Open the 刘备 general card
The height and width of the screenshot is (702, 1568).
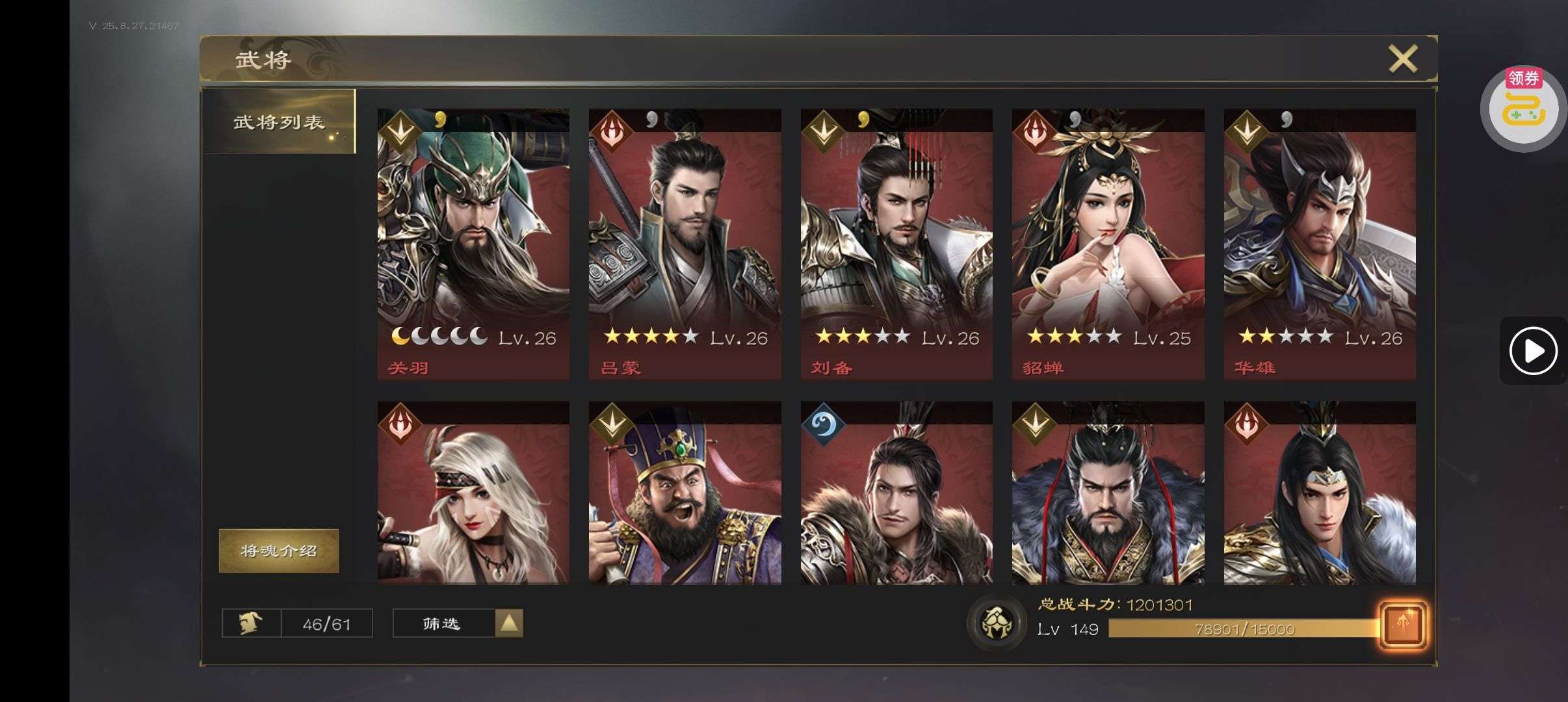tap(896, 244)
